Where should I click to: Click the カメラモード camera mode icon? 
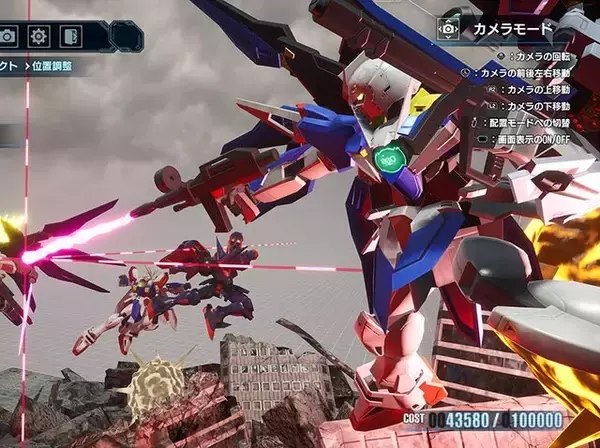point(450,29)
